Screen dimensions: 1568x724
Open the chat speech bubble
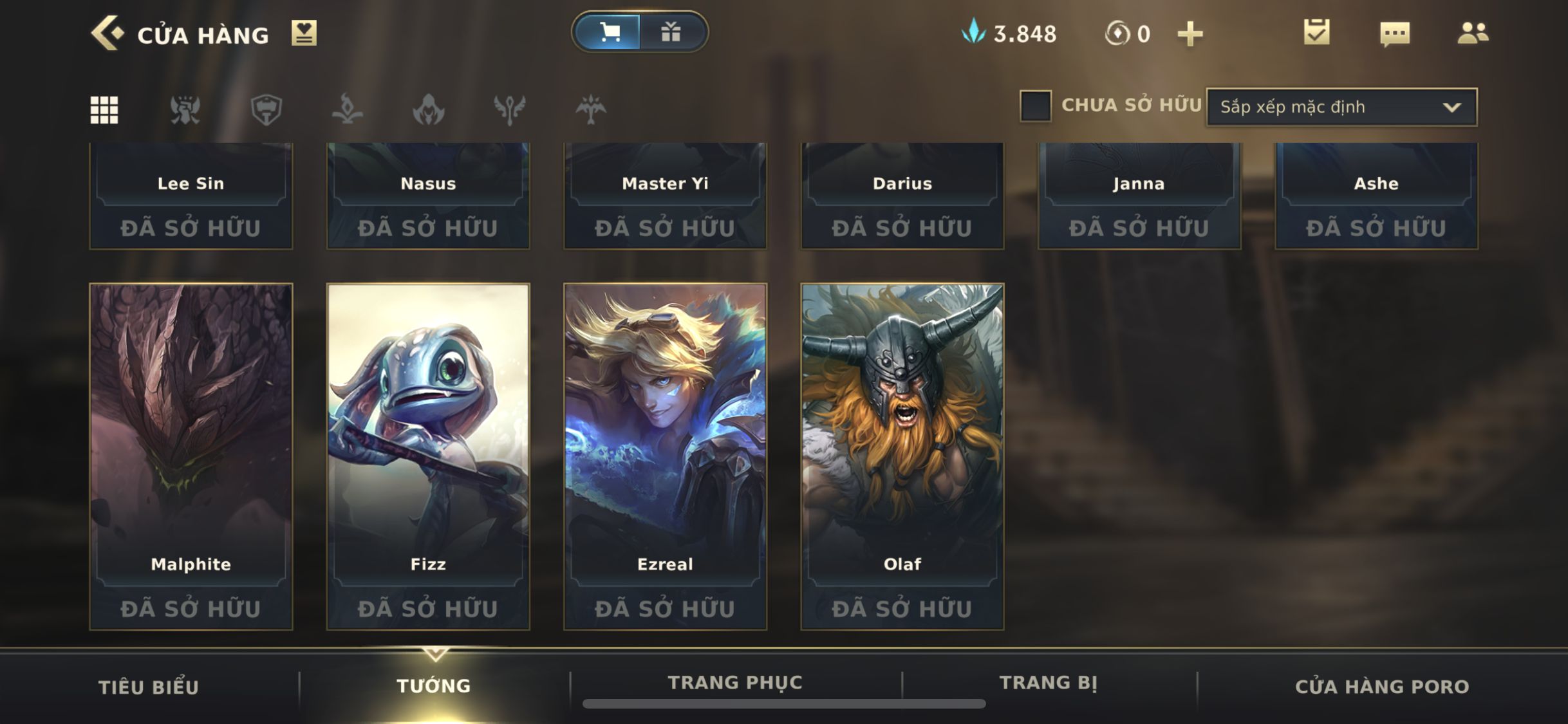click(1395, 33)
